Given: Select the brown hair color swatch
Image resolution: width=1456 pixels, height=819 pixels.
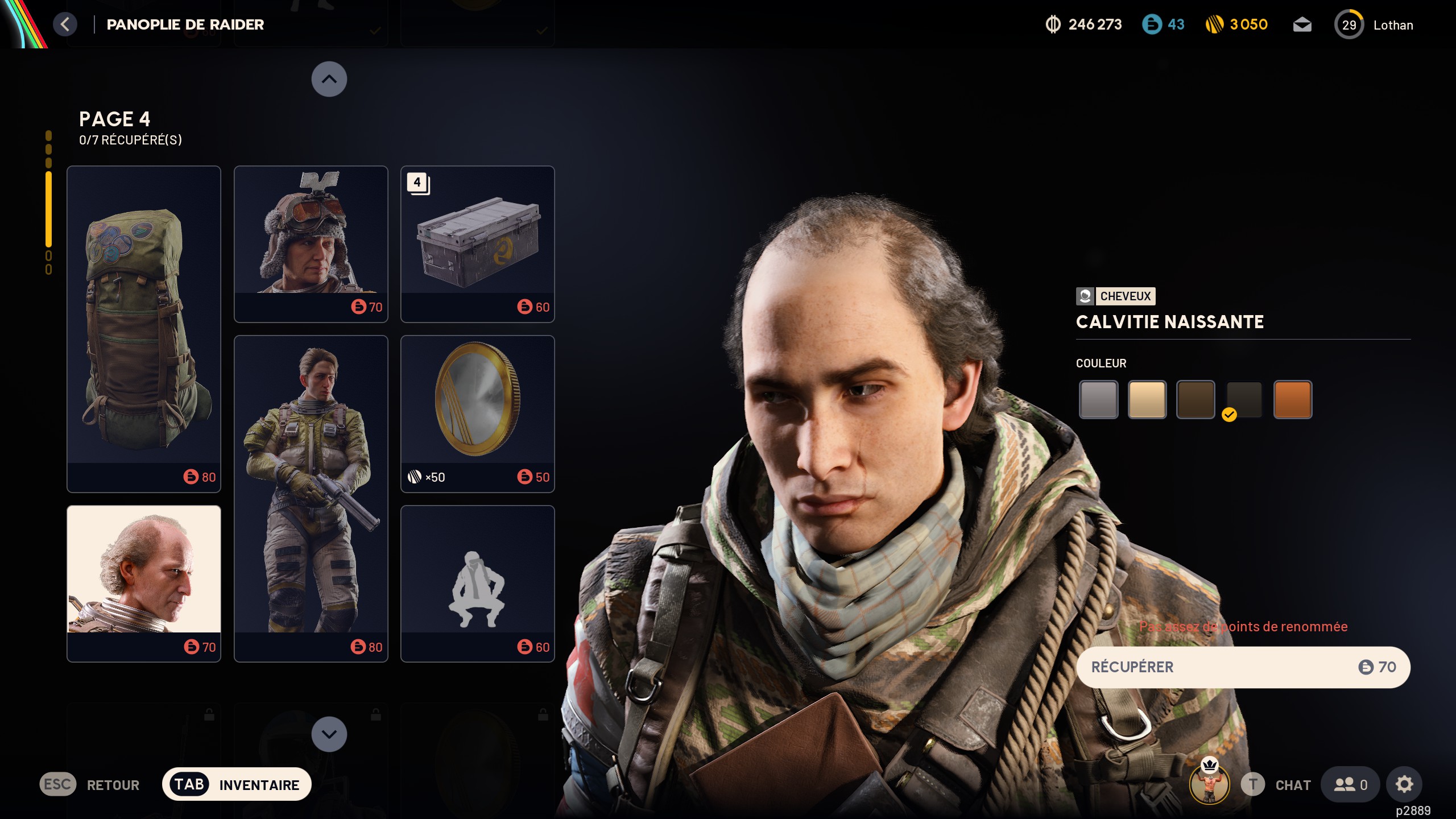Looking at the screenshot, I should point(1195,399).
